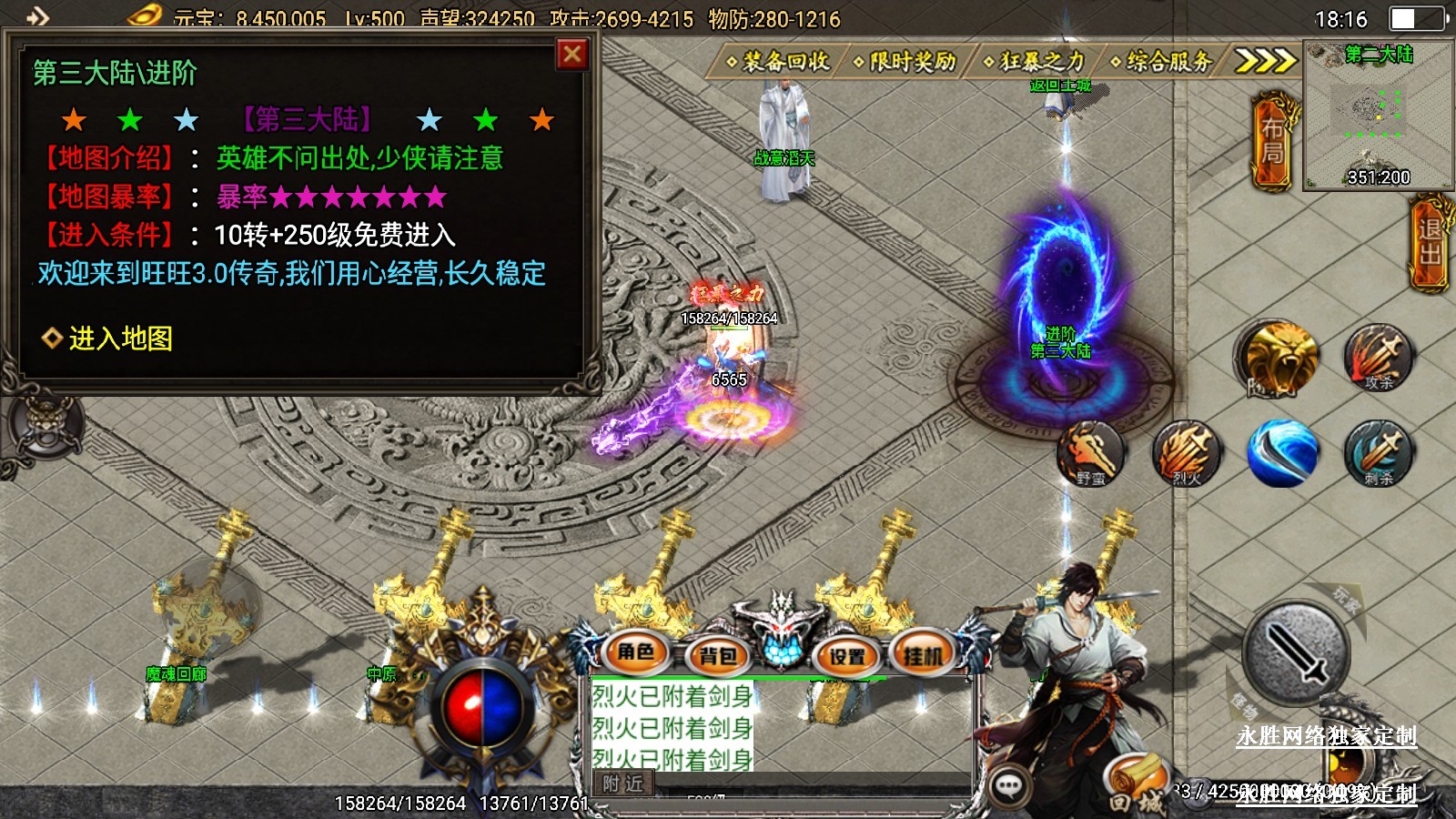Open the 角色 character panel
The height and width of the screenshot is (819, 1456).
pos(636,652)
